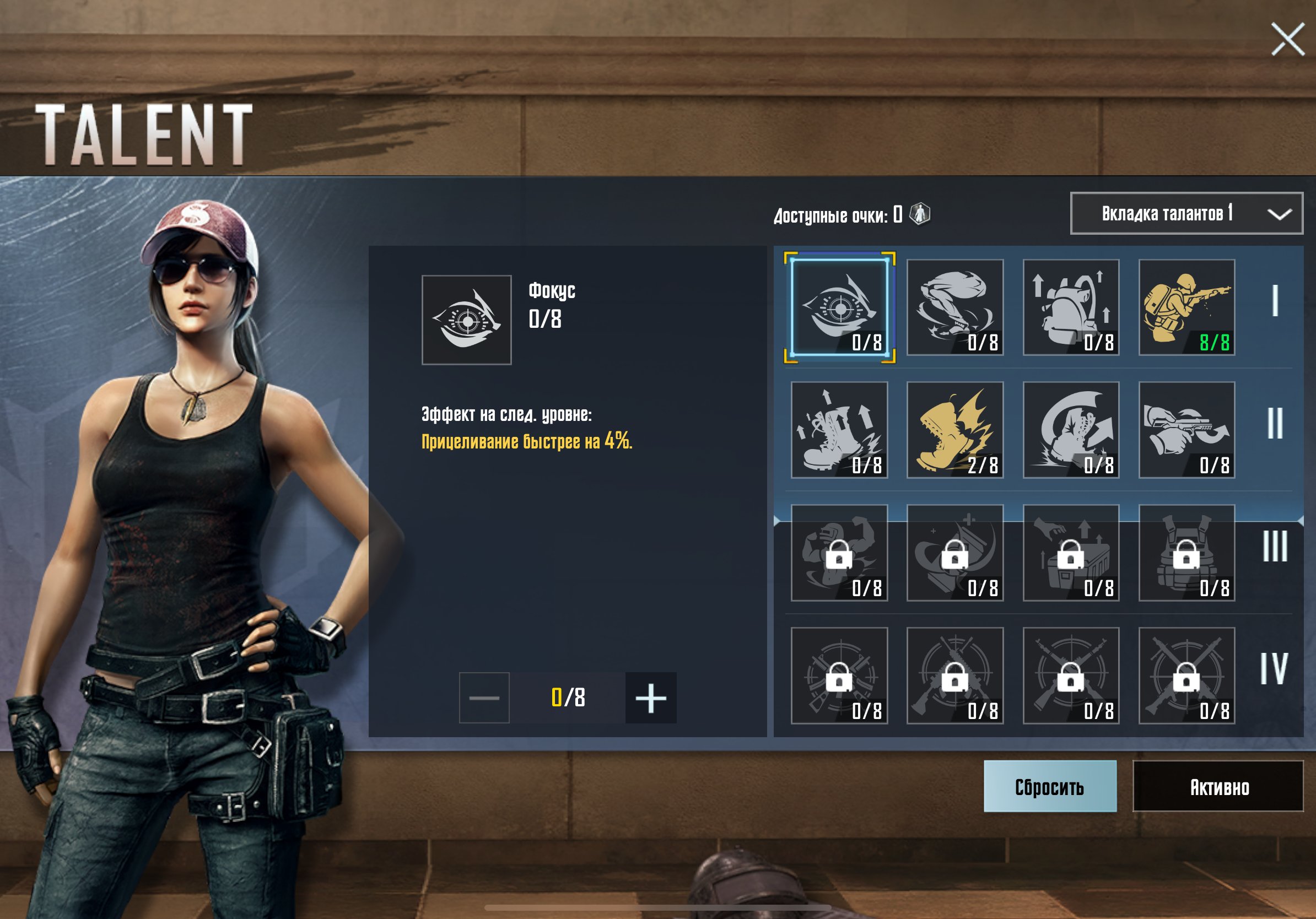Viewport: 1316px width, 919px height.
Task: Select the Focus eye talent
Action: coord(839,307)
